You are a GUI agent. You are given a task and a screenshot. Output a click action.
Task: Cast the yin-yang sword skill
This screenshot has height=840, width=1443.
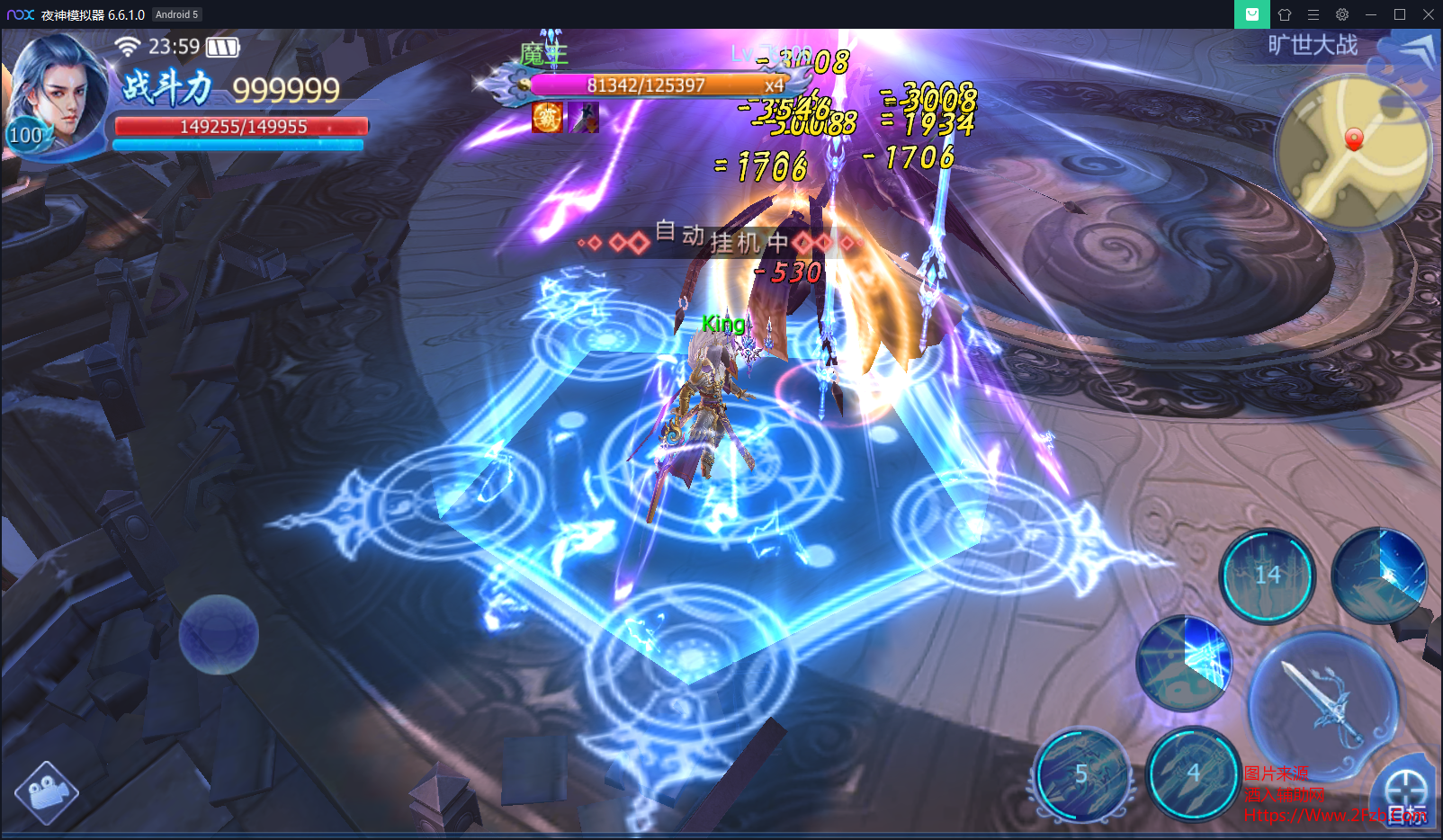1184,663
